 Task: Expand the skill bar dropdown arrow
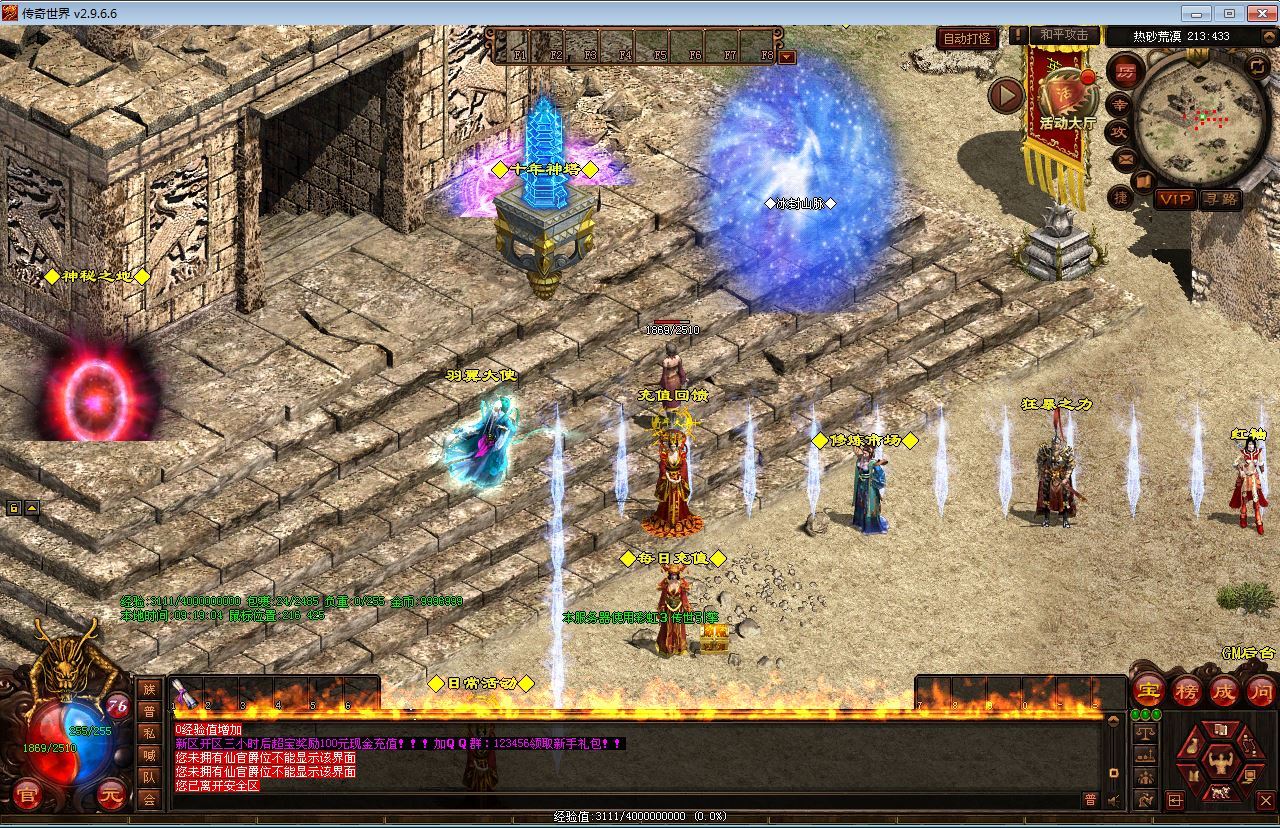pos(787,57)
